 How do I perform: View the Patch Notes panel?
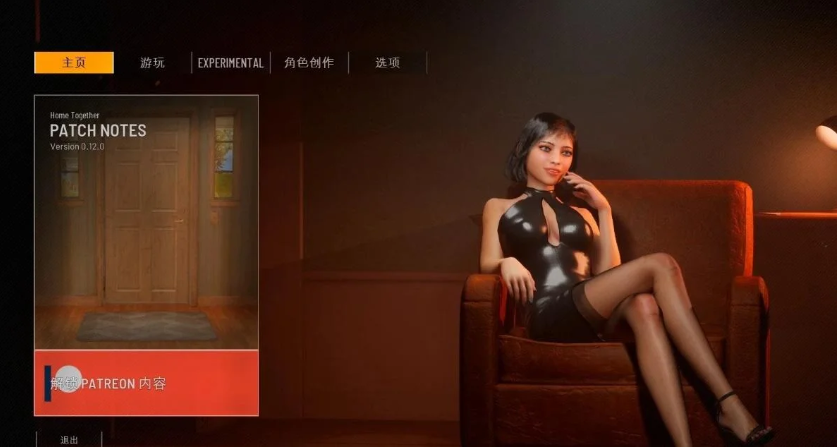pyautogui.click(x=146, y=221)
